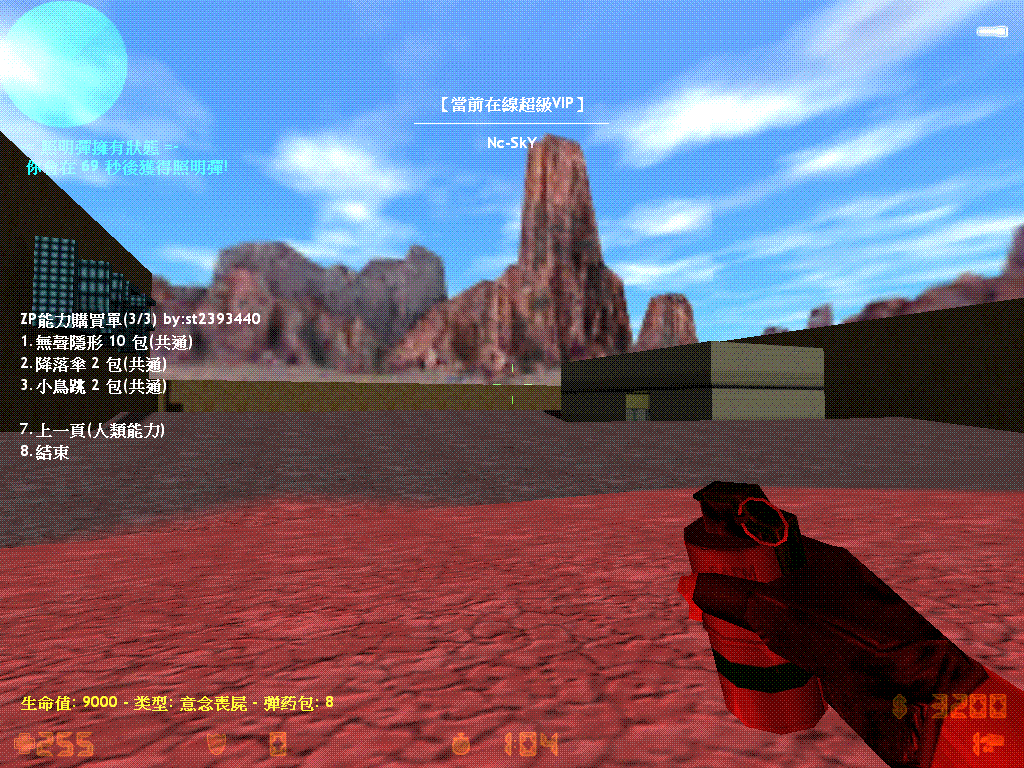Go back to 上一頁 (人類能力)
Screen dimensions: 1024x768
93,430
